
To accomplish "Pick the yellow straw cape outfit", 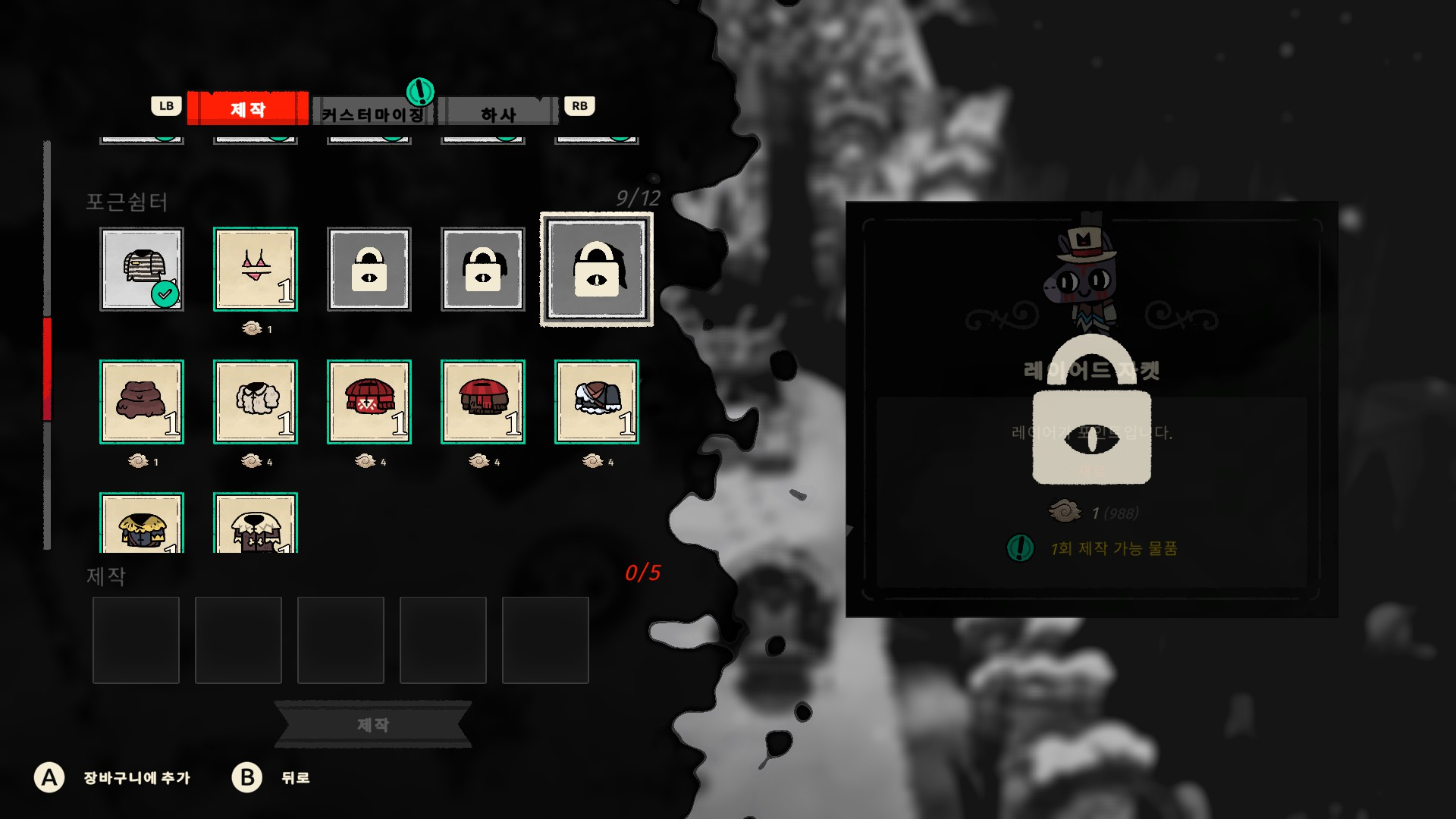I will pos(142,525).
